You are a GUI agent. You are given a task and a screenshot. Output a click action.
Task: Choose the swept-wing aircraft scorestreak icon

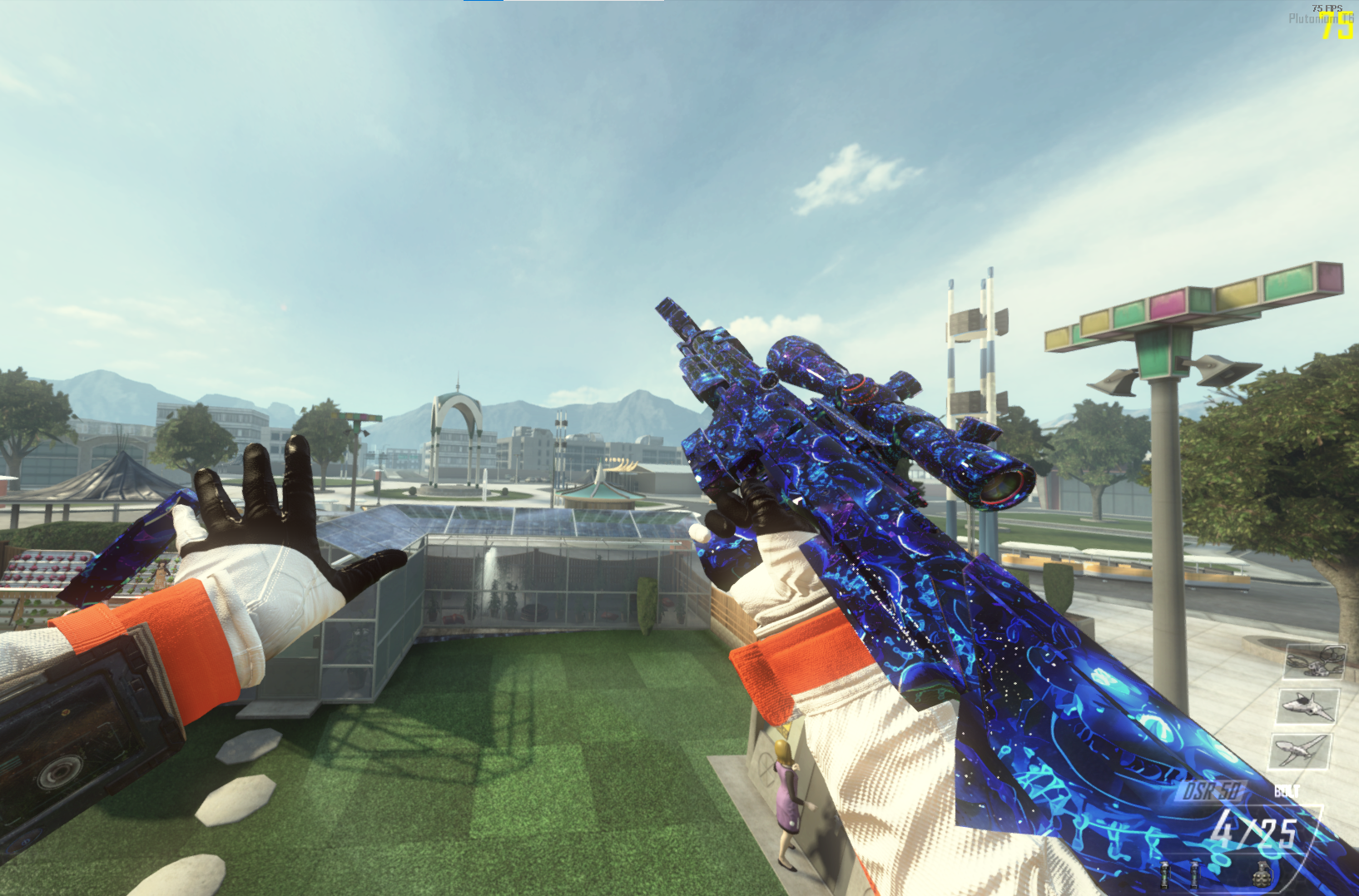coord(1300,750)
